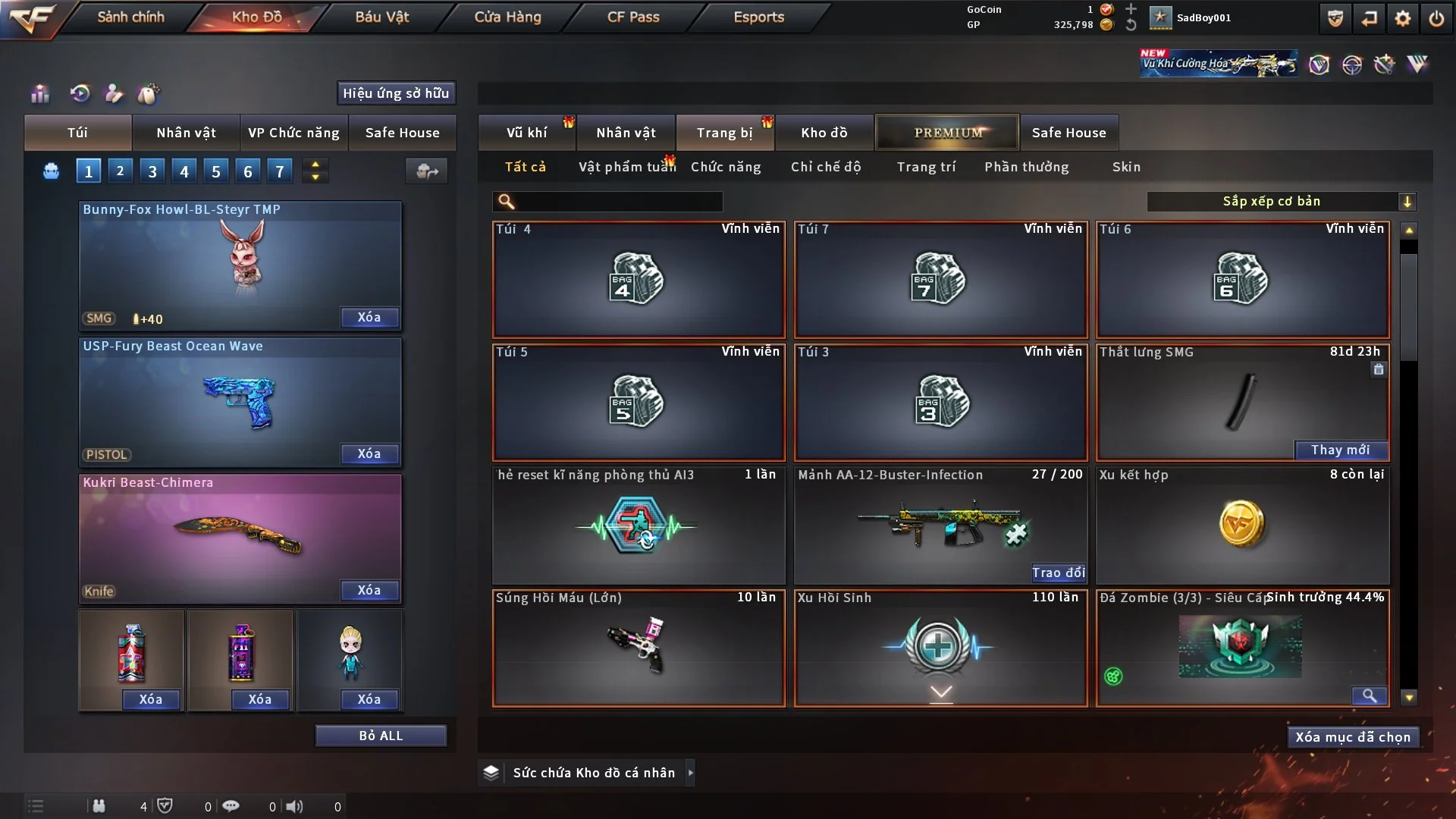Click the power exit icon
Image resolution: width=1456 pixels, height=819 pixels.
point(1436,18)
